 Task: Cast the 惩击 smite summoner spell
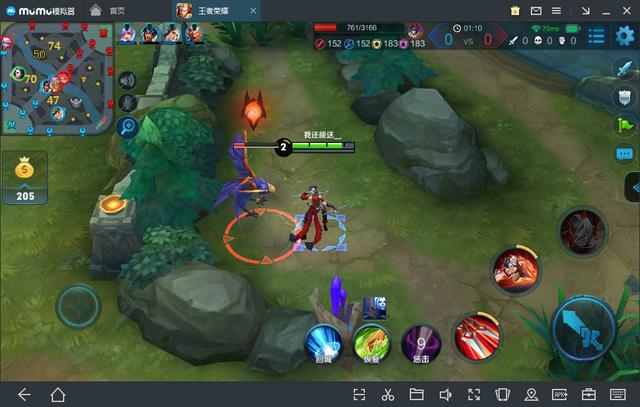coord(421,342)
